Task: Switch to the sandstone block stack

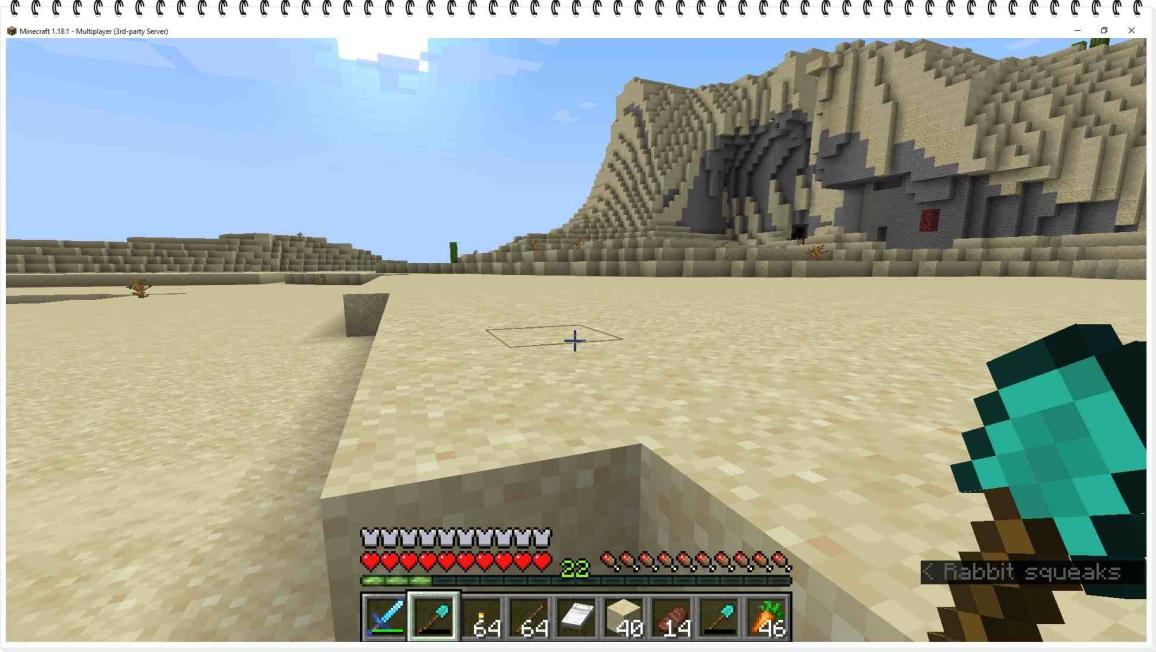Action: coord(625,617)
